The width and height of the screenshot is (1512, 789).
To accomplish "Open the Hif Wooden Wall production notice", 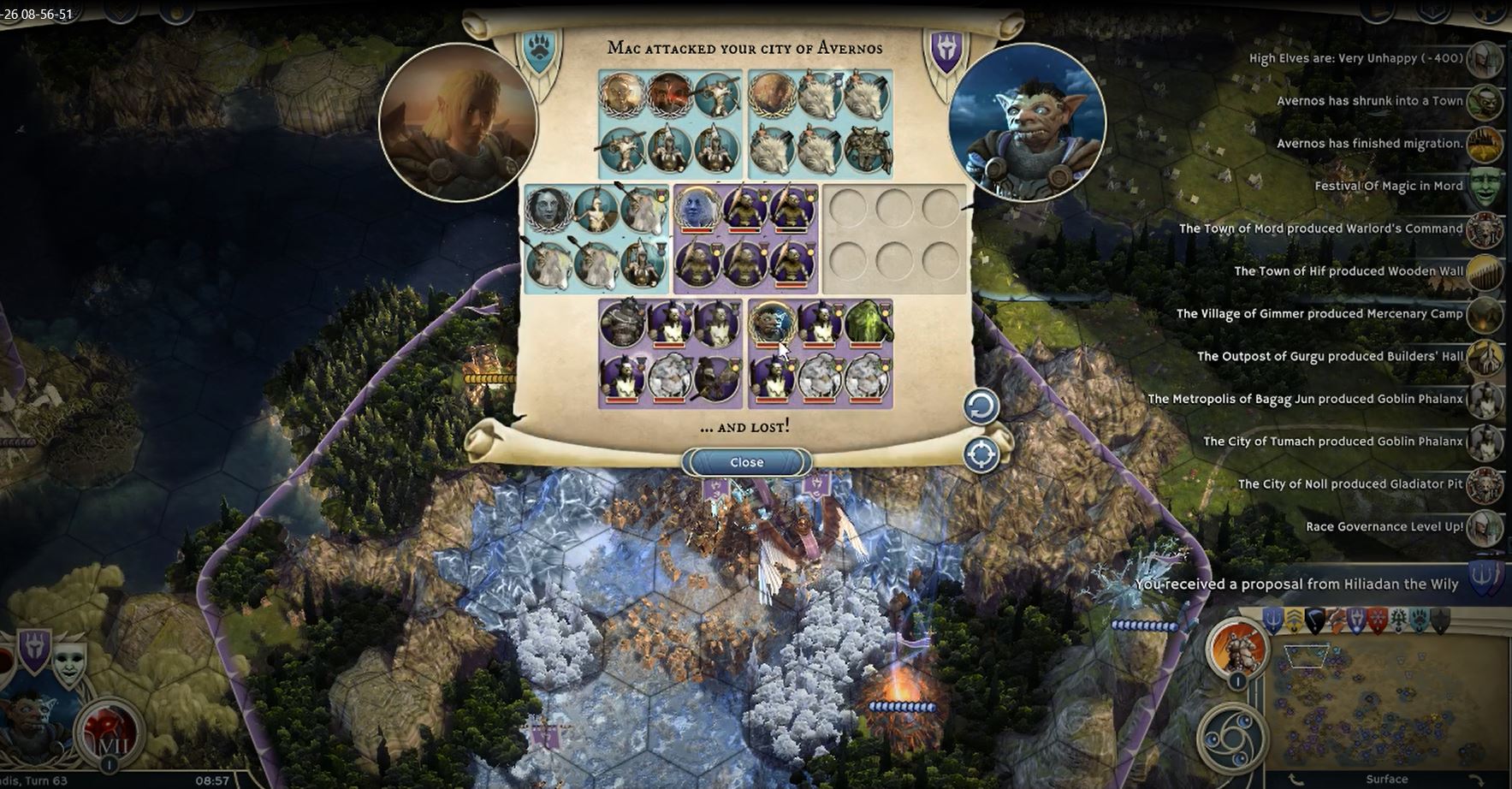I will point(1348,271).
